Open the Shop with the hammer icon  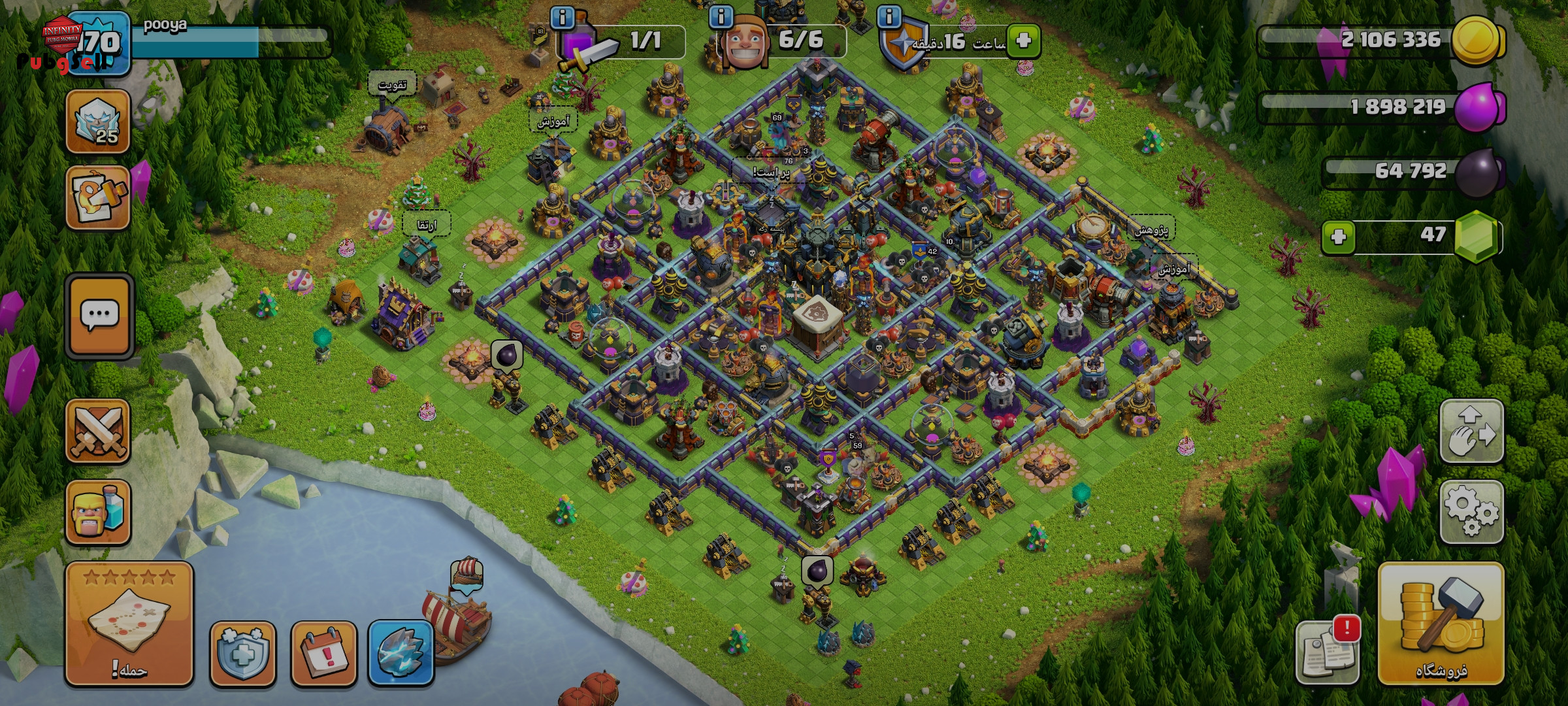(x=1441, y=624)
